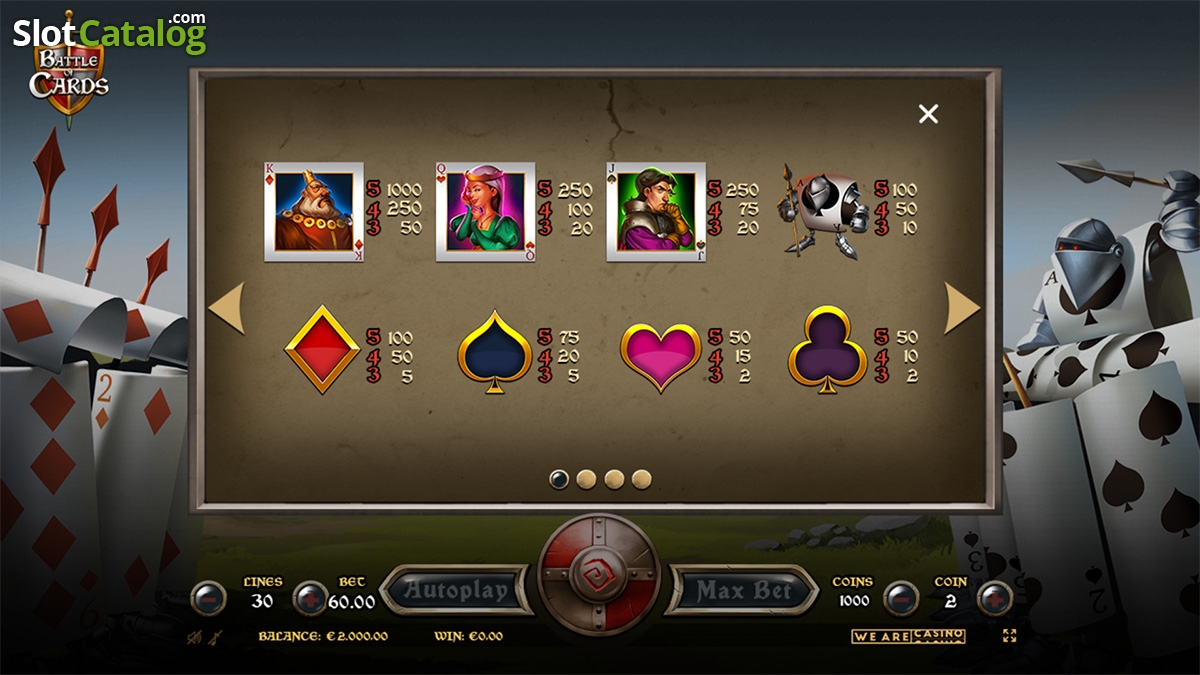
Task: Decrease the number of lines
Action: (208, 598)
